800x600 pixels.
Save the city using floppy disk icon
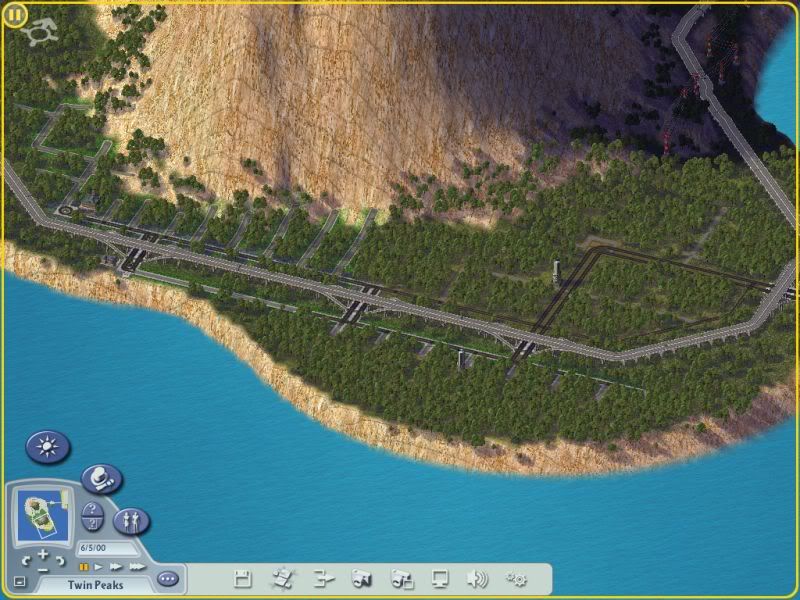click(242, 578)
